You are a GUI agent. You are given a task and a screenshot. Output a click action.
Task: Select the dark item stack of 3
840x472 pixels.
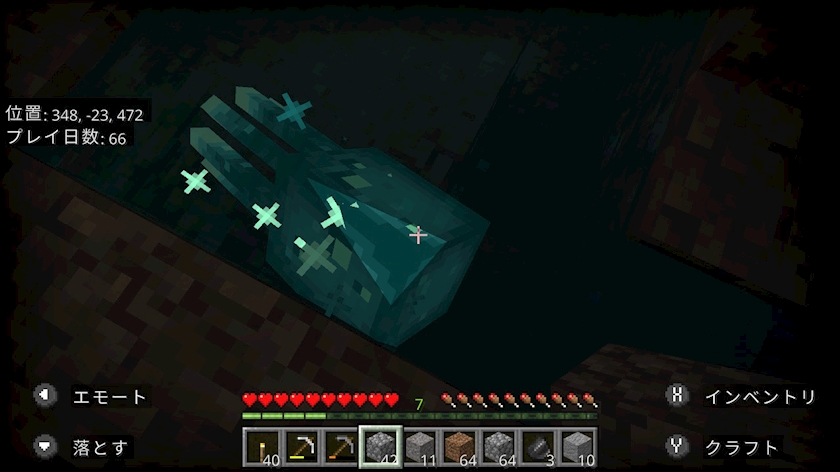pyautogui.click(x=538, y=447)
